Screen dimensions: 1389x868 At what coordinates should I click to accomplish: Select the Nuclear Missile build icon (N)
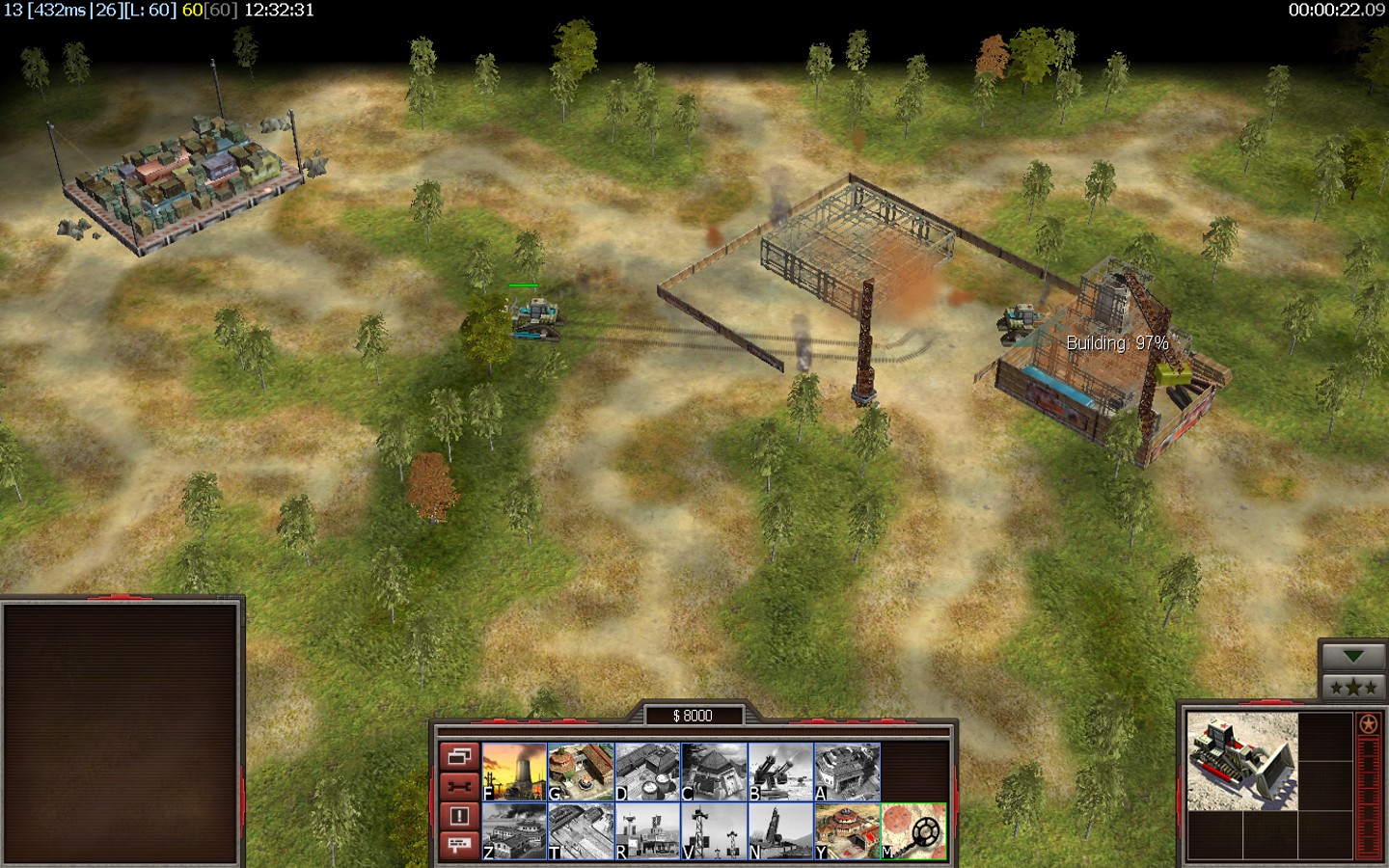[780, 831]
